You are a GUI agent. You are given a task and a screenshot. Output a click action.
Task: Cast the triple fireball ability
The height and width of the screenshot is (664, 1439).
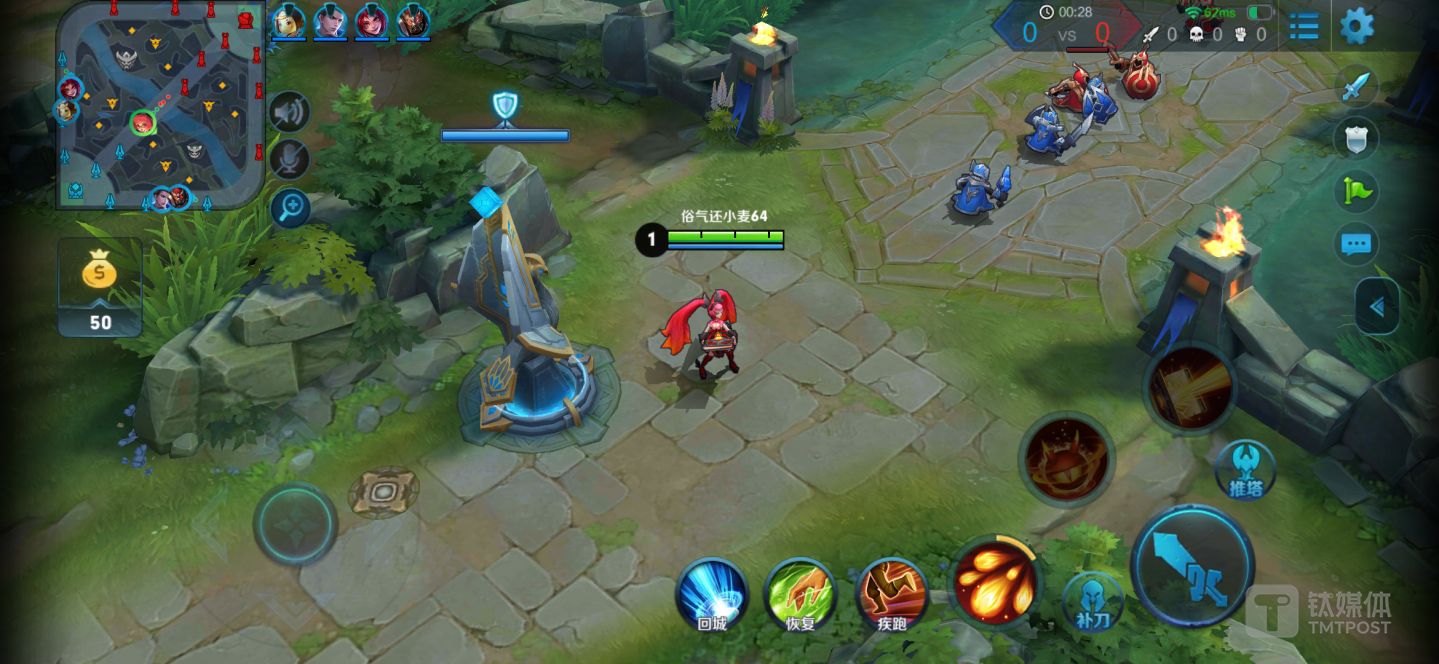995,580
